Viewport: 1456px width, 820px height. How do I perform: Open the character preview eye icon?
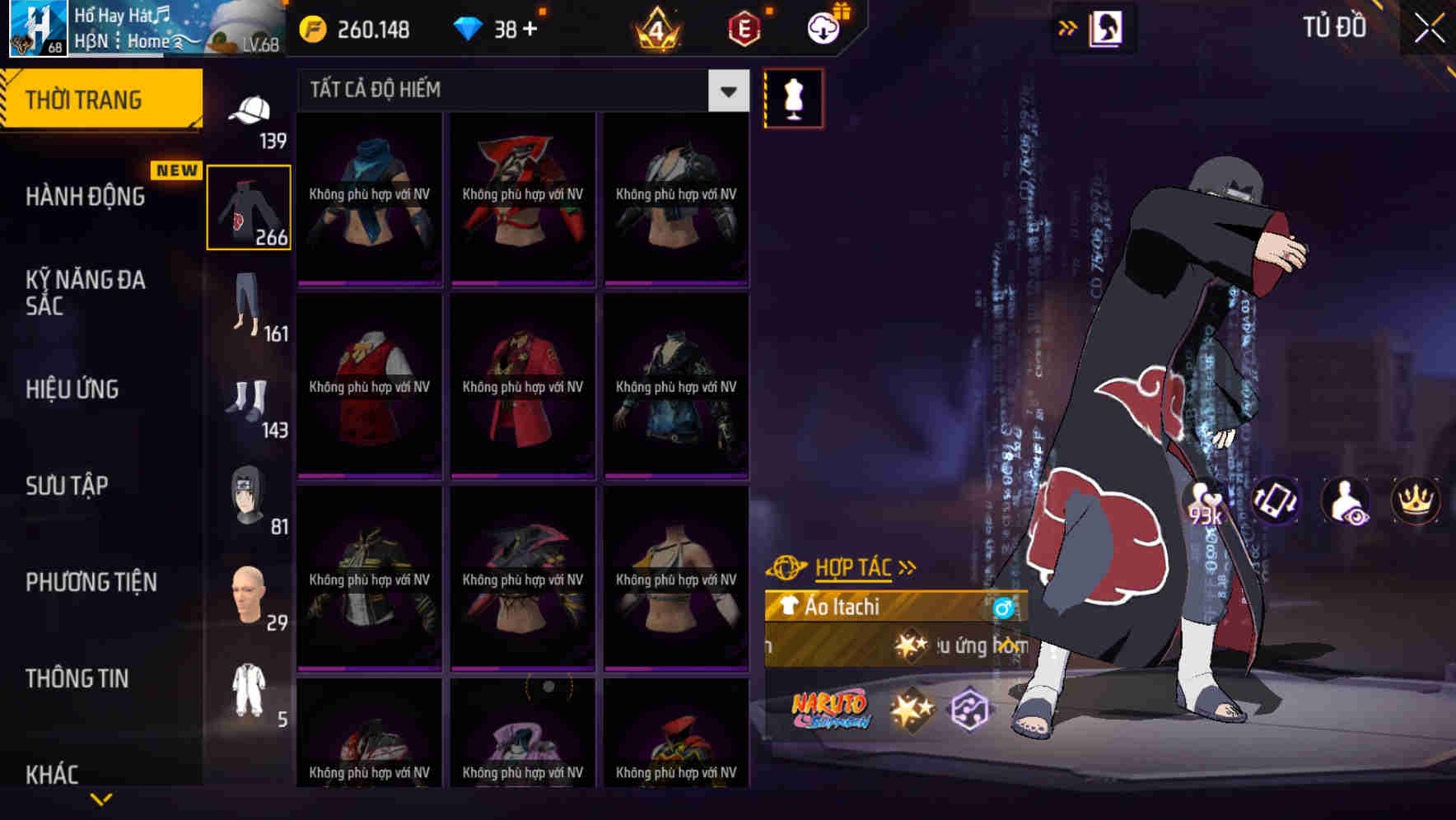[x=1346, y=501]
